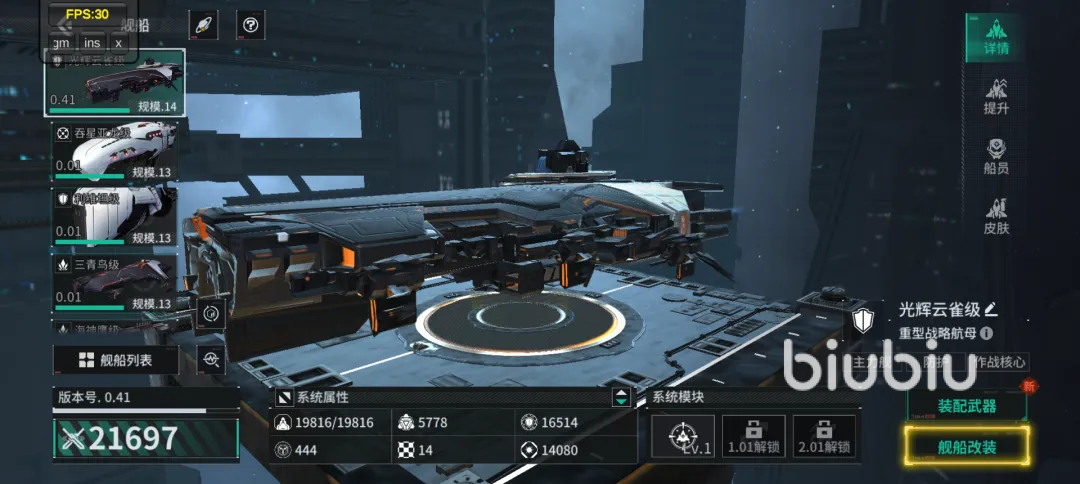This screenshot has height=484, width=1080.
Task: Open the question mark help button
Action: click(250, 25)
